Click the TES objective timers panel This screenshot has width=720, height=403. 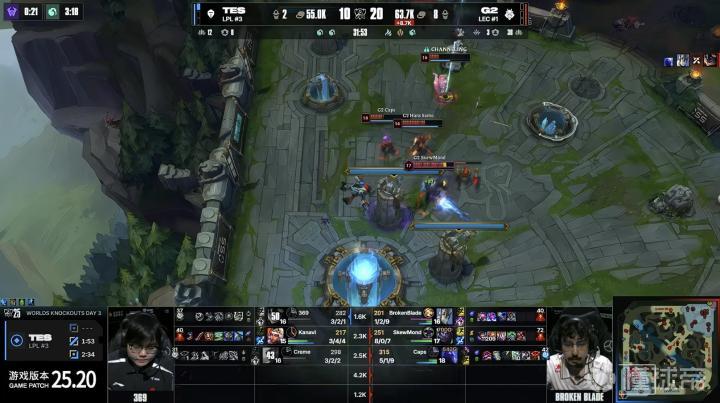click(52, 340)
